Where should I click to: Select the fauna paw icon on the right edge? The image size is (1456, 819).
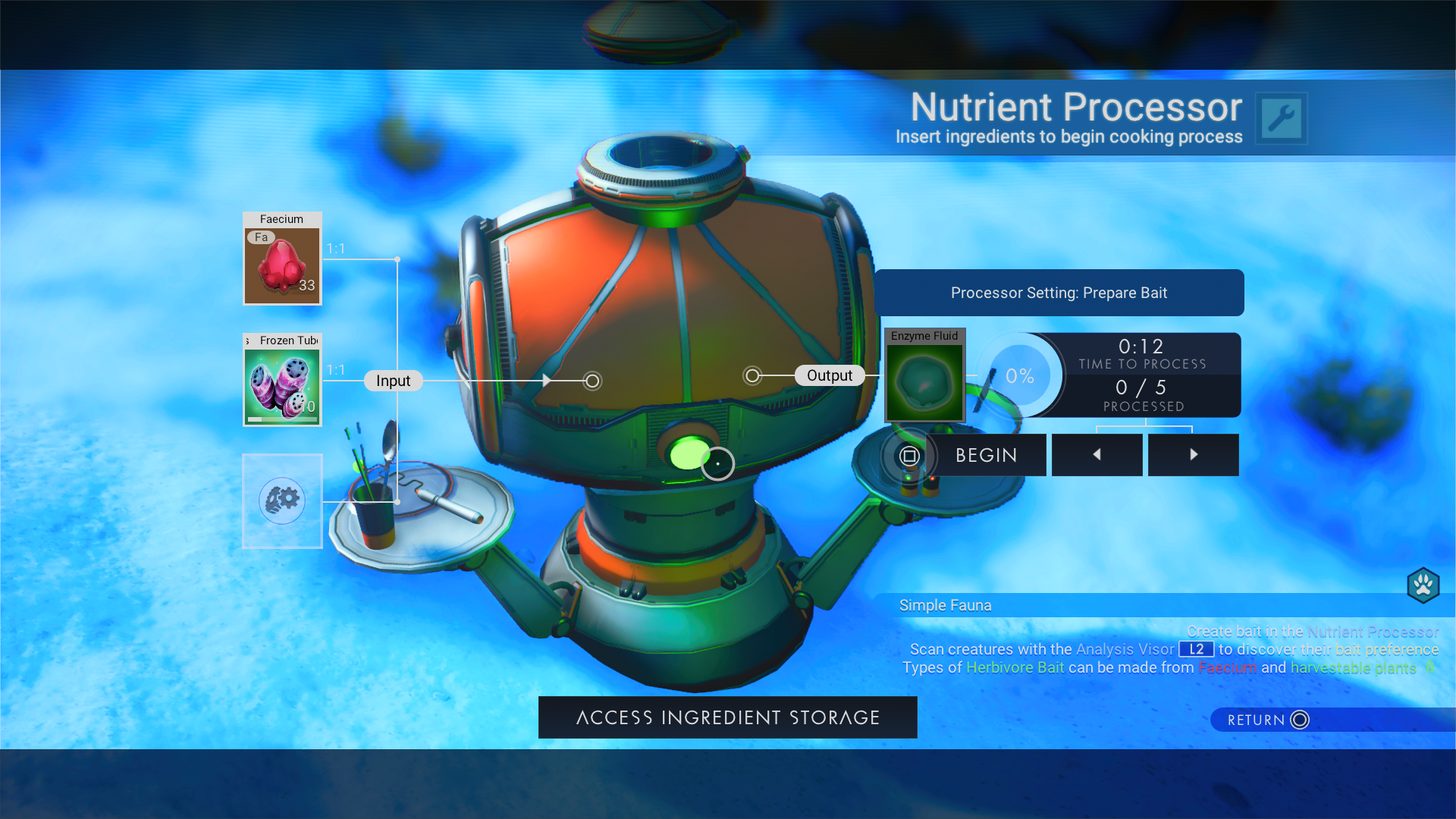click(1424, 585)
